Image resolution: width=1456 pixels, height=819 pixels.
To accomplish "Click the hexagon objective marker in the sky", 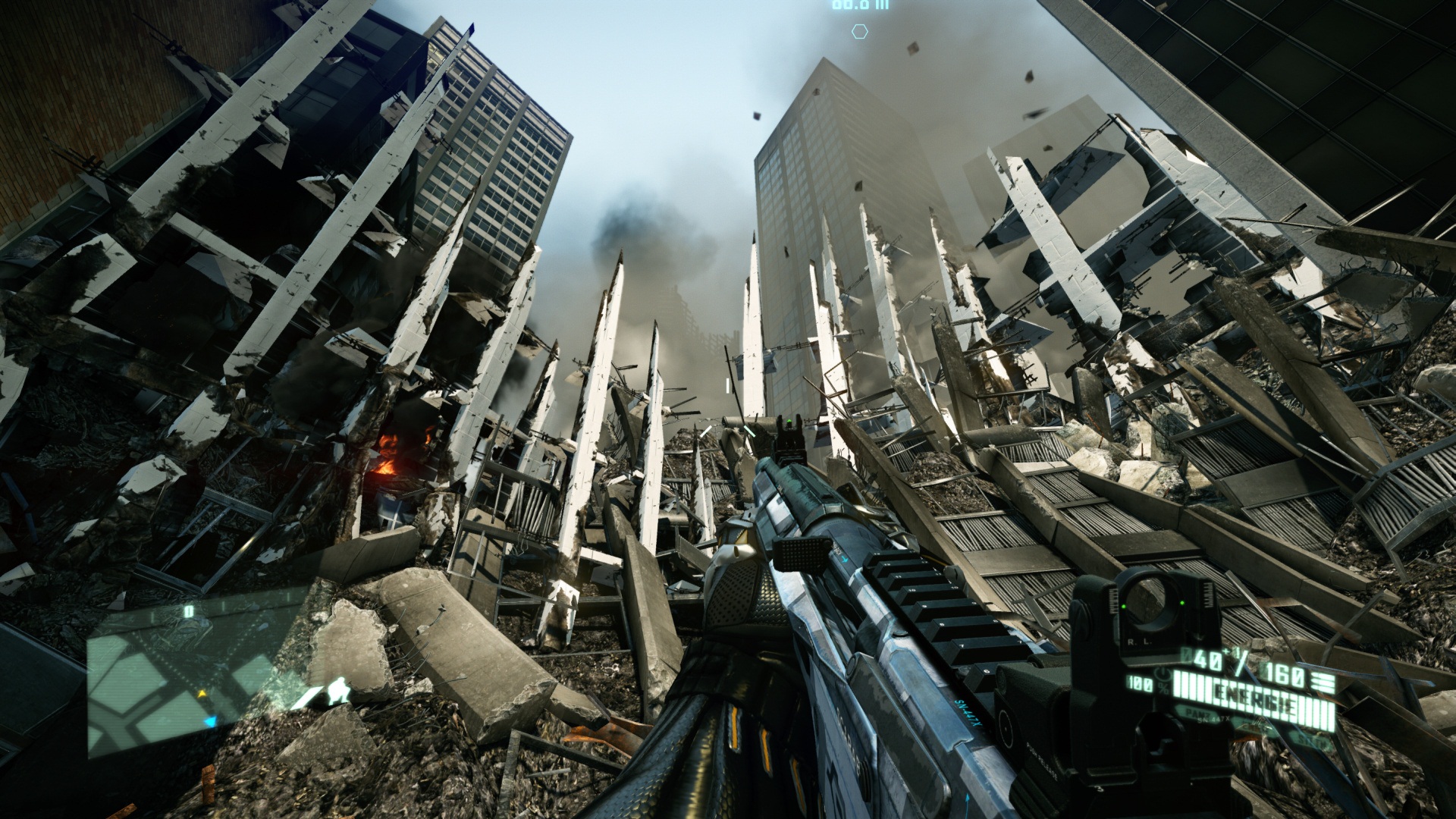I will point(859,32).
